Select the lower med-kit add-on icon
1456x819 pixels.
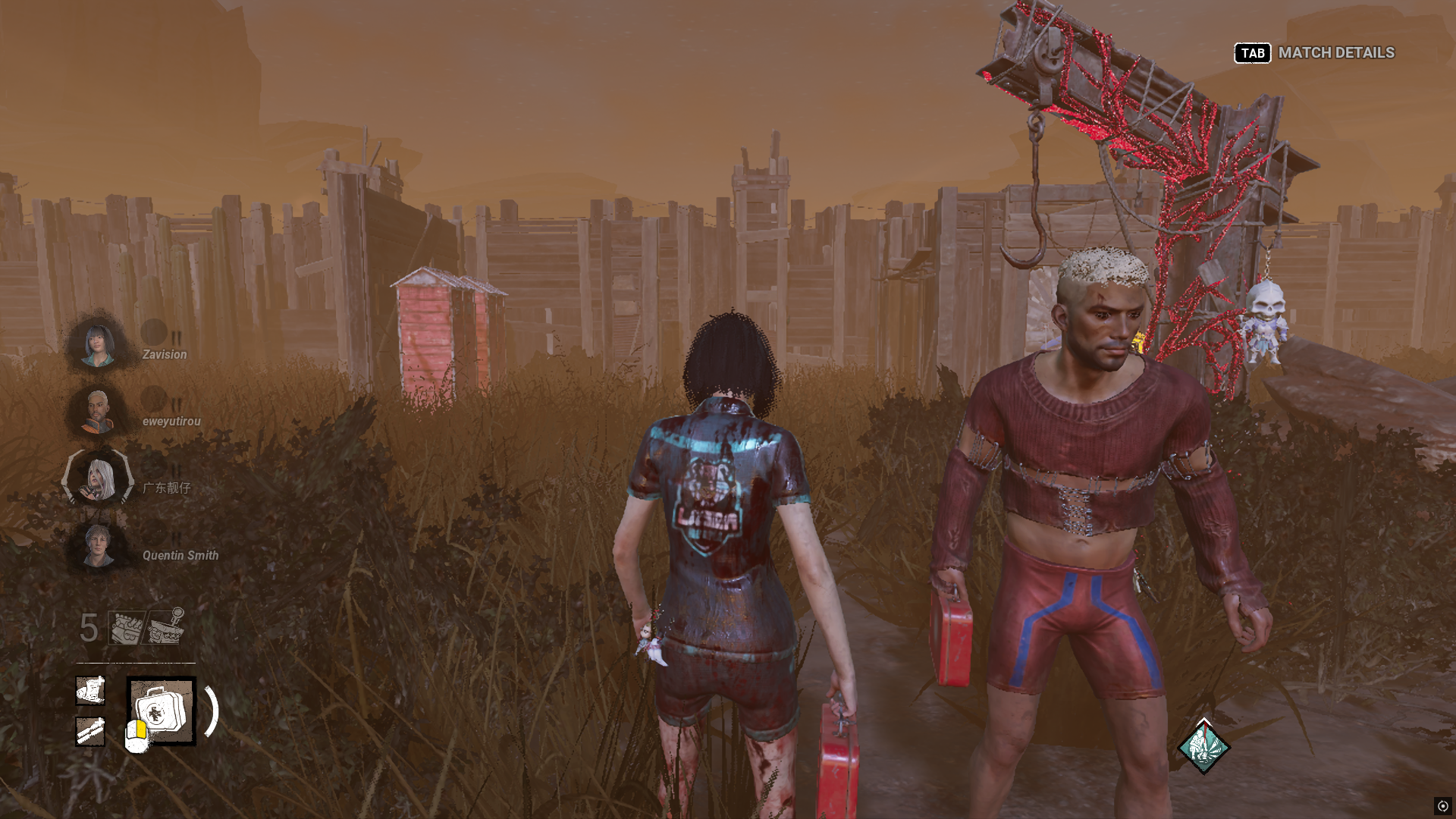(x=90, y=732)
